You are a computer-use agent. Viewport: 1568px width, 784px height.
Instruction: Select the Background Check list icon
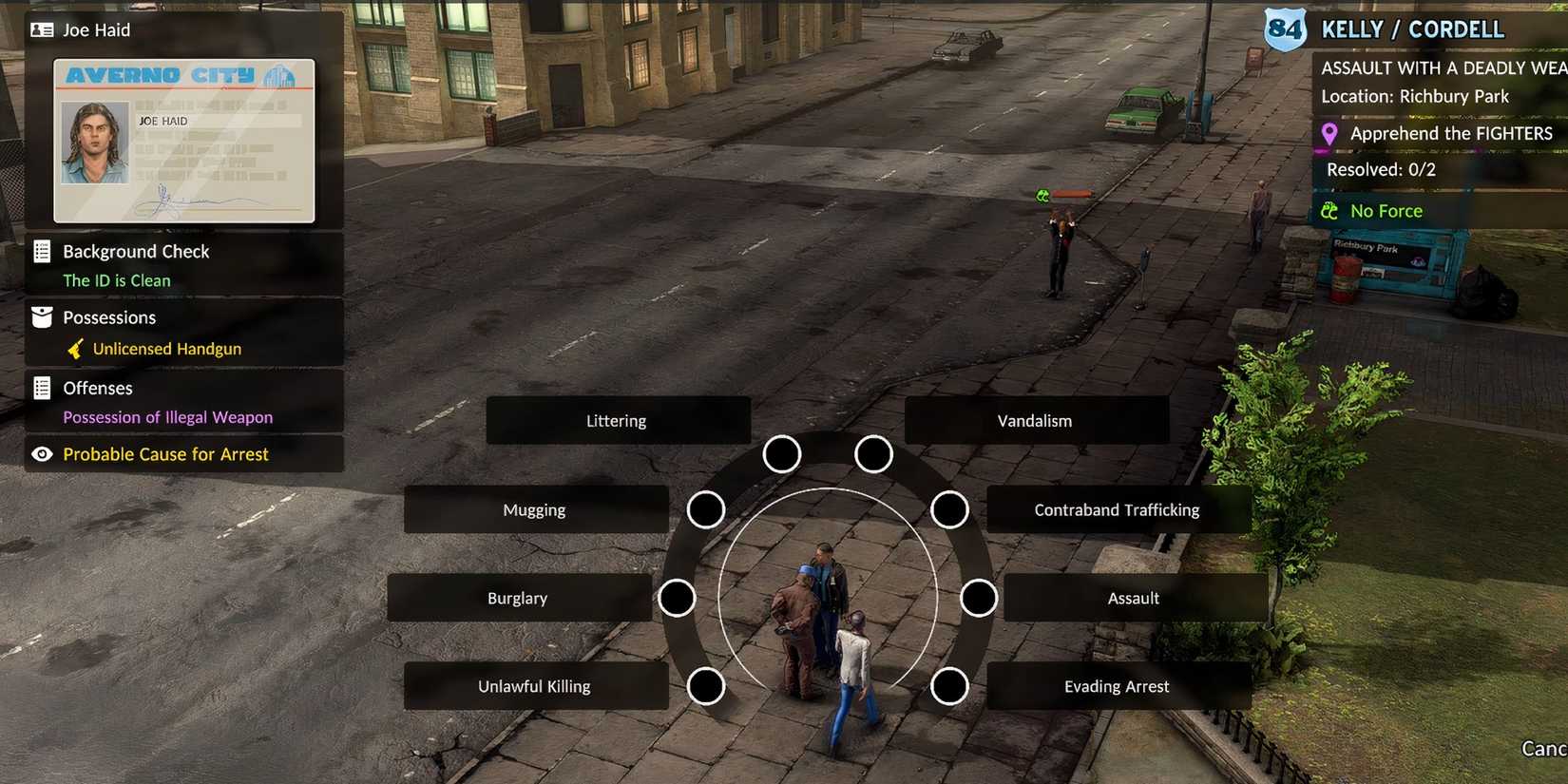point(42,251)
